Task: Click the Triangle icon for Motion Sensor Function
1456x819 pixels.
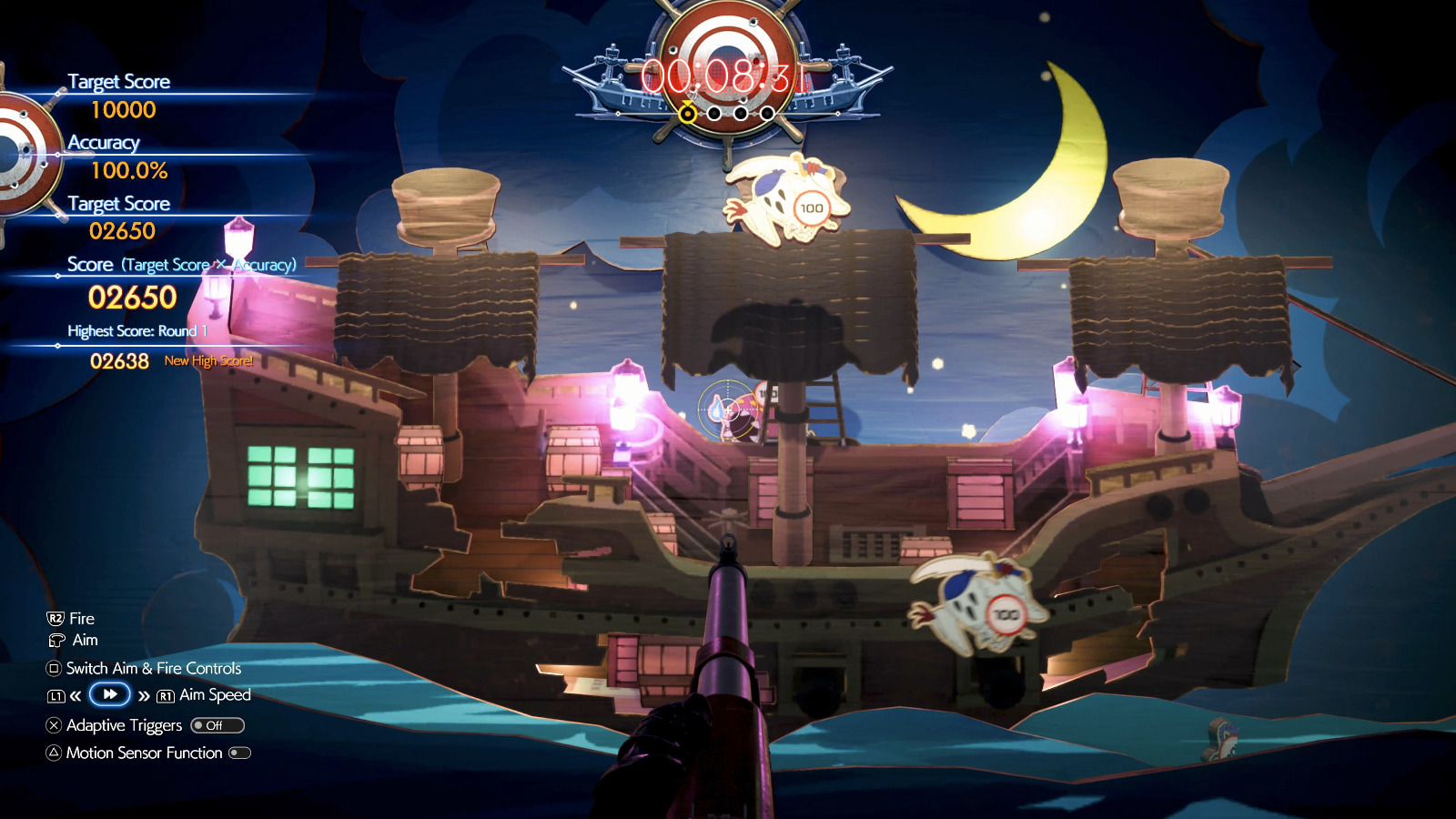Action: [53, 751]
